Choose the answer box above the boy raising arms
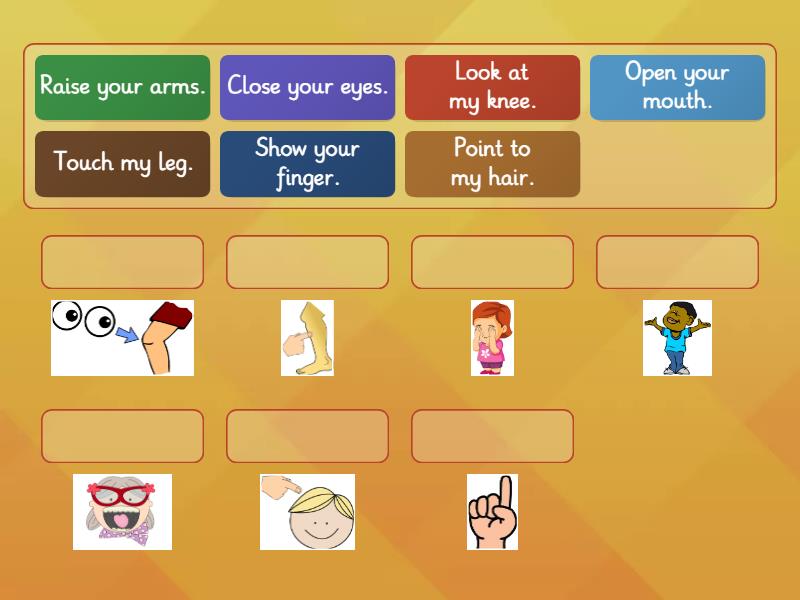The height and width of the screenshot is (600, 800). (677, 262)
